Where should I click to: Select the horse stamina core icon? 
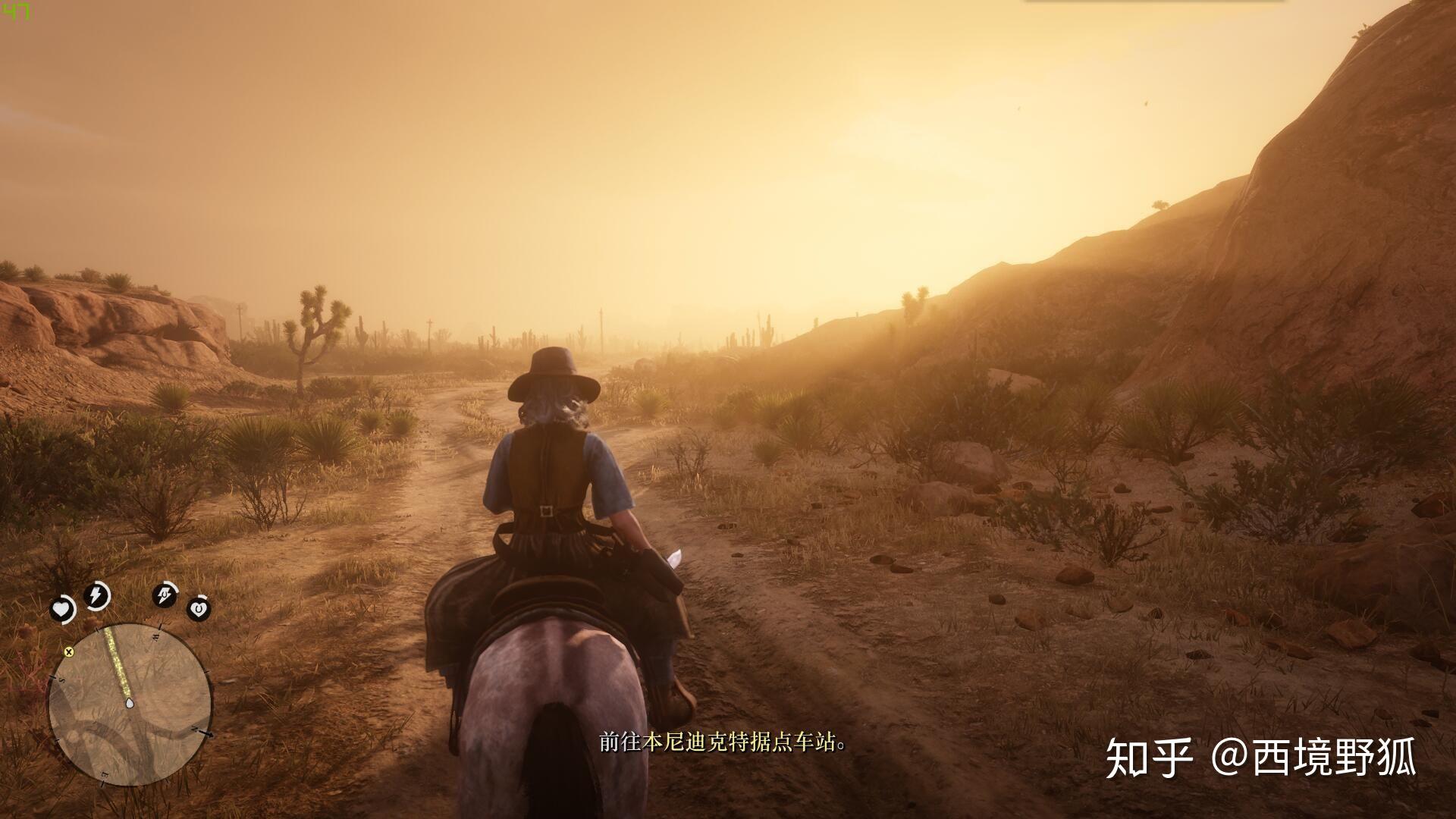(165, 595)
